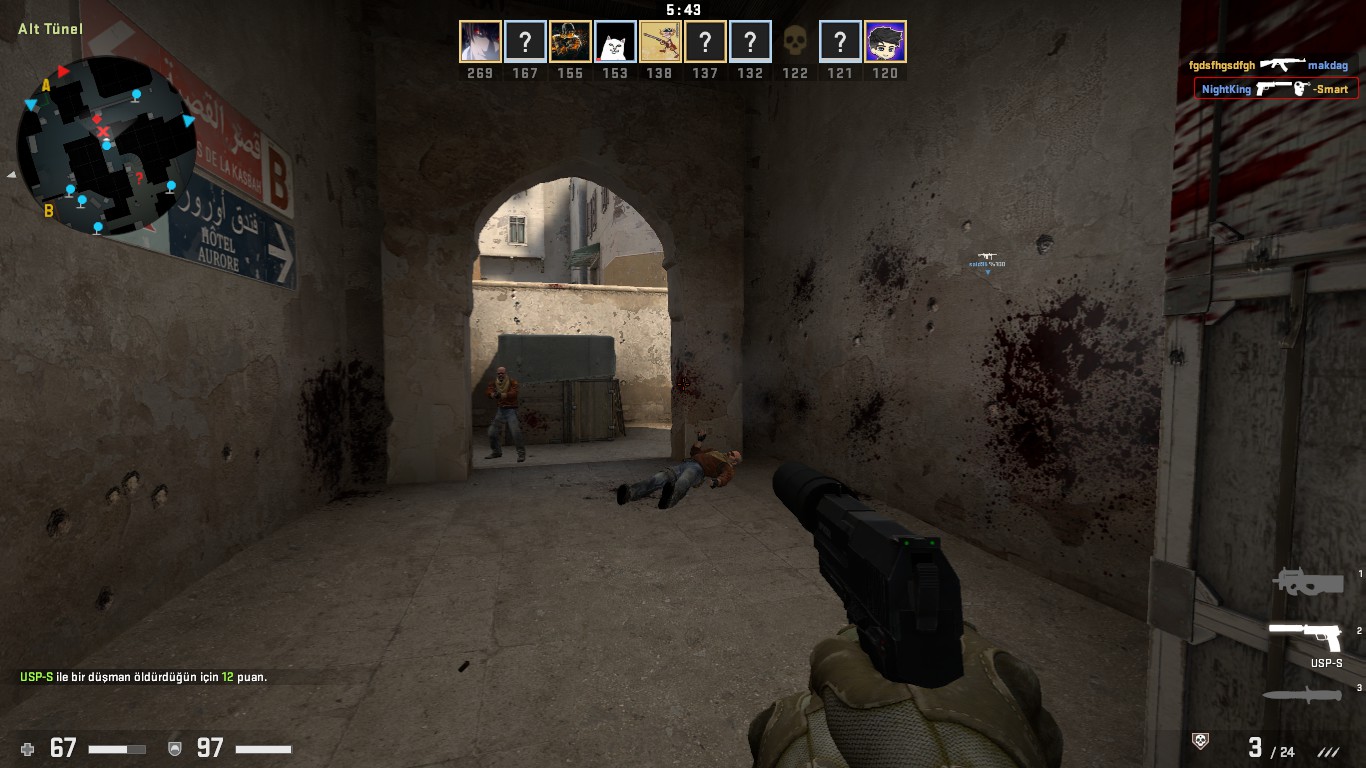The width and height of the screenshot is (1366, 768).
Task: Click the white cat player avatar
Action: (x=615, y=42)
